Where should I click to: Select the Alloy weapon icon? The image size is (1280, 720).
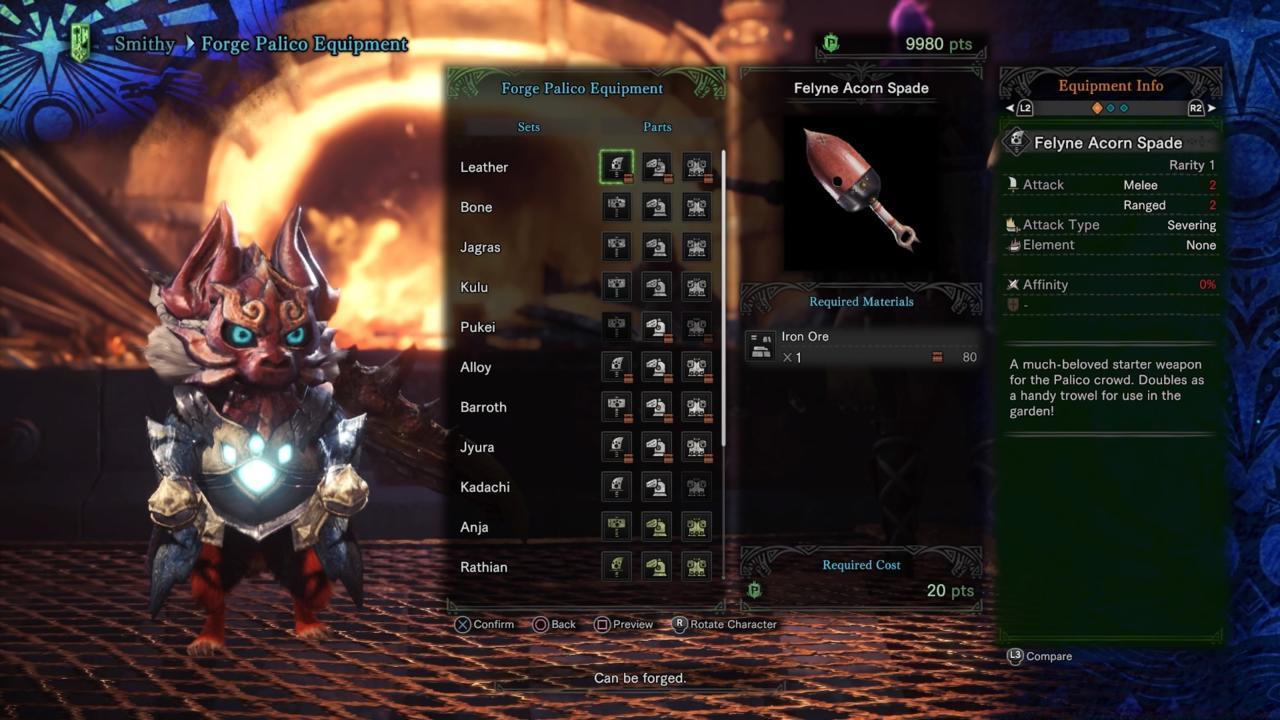click(x=617, y=367)
